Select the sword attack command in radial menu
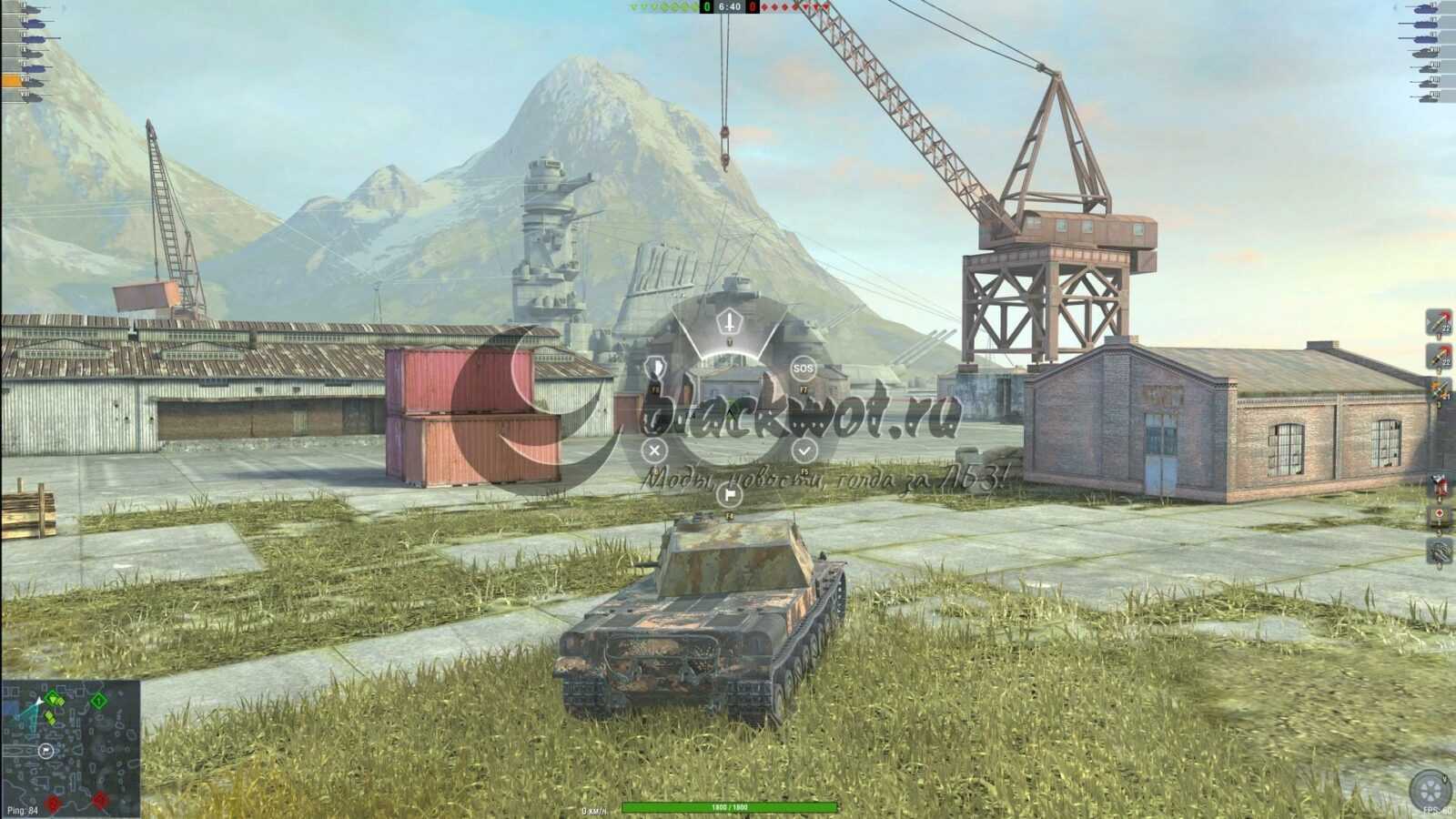This screenshot has height=819, width=1456. click(x=729, y=321)
